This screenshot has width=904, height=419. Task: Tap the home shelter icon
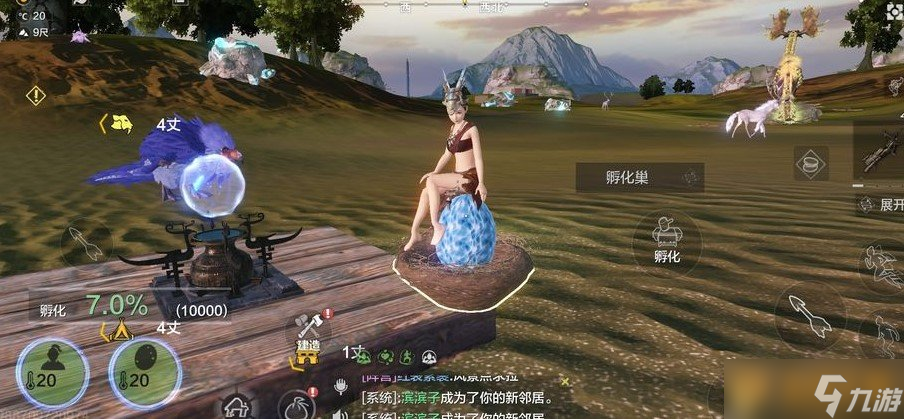coord(237,407)
